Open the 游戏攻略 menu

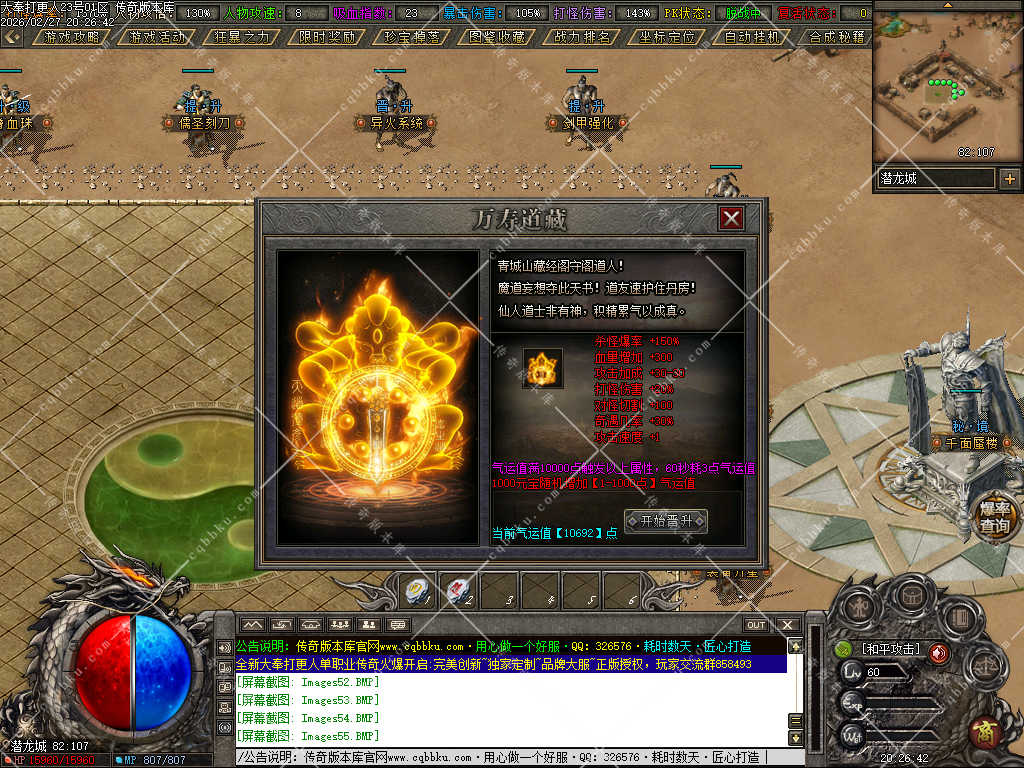pos(71,37)
